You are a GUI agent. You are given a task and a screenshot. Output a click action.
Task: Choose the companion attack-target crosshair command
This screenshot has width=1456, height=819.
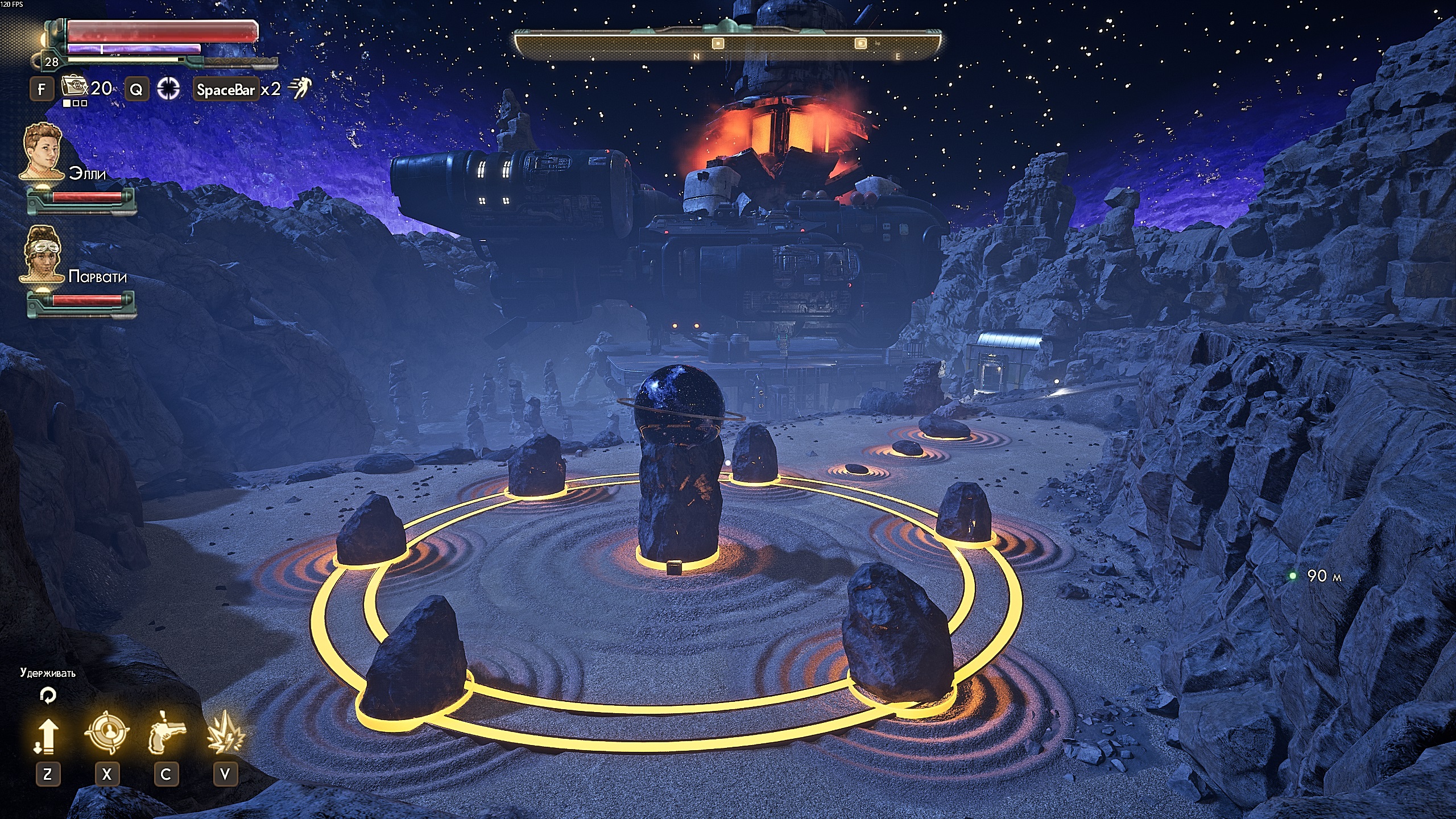(x=106, y=733)
